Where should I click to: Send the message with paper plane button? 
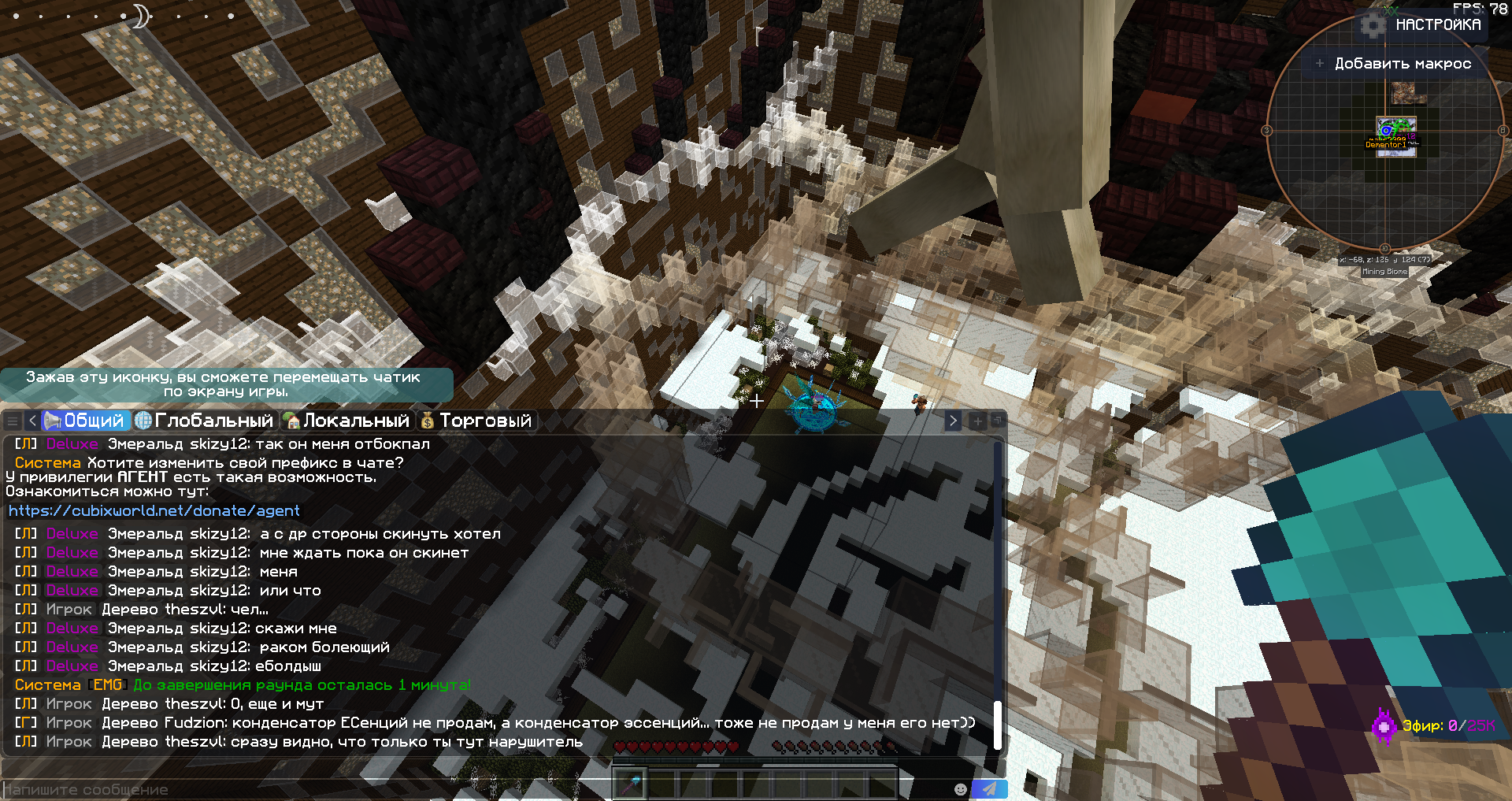(989, 788)
